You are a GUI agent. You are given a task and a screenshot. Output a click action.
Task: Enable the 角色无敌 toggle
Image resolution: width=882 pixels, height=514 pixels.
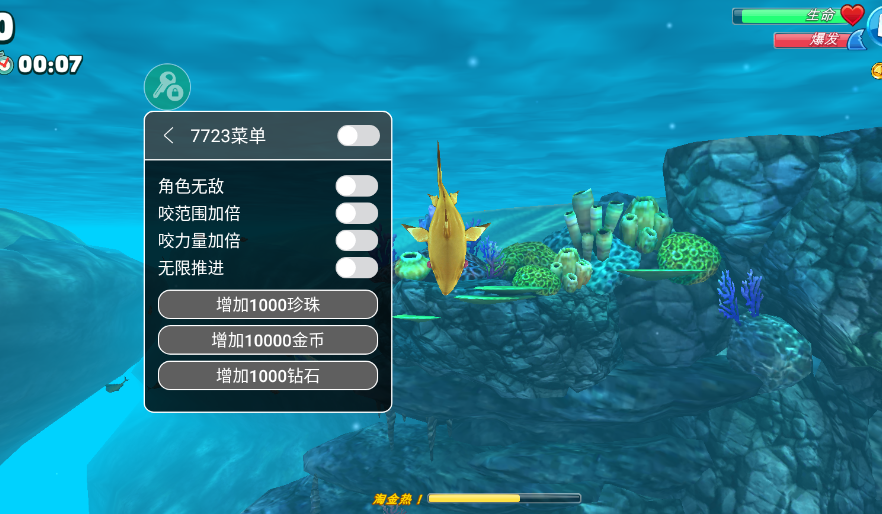coord(356,186)
